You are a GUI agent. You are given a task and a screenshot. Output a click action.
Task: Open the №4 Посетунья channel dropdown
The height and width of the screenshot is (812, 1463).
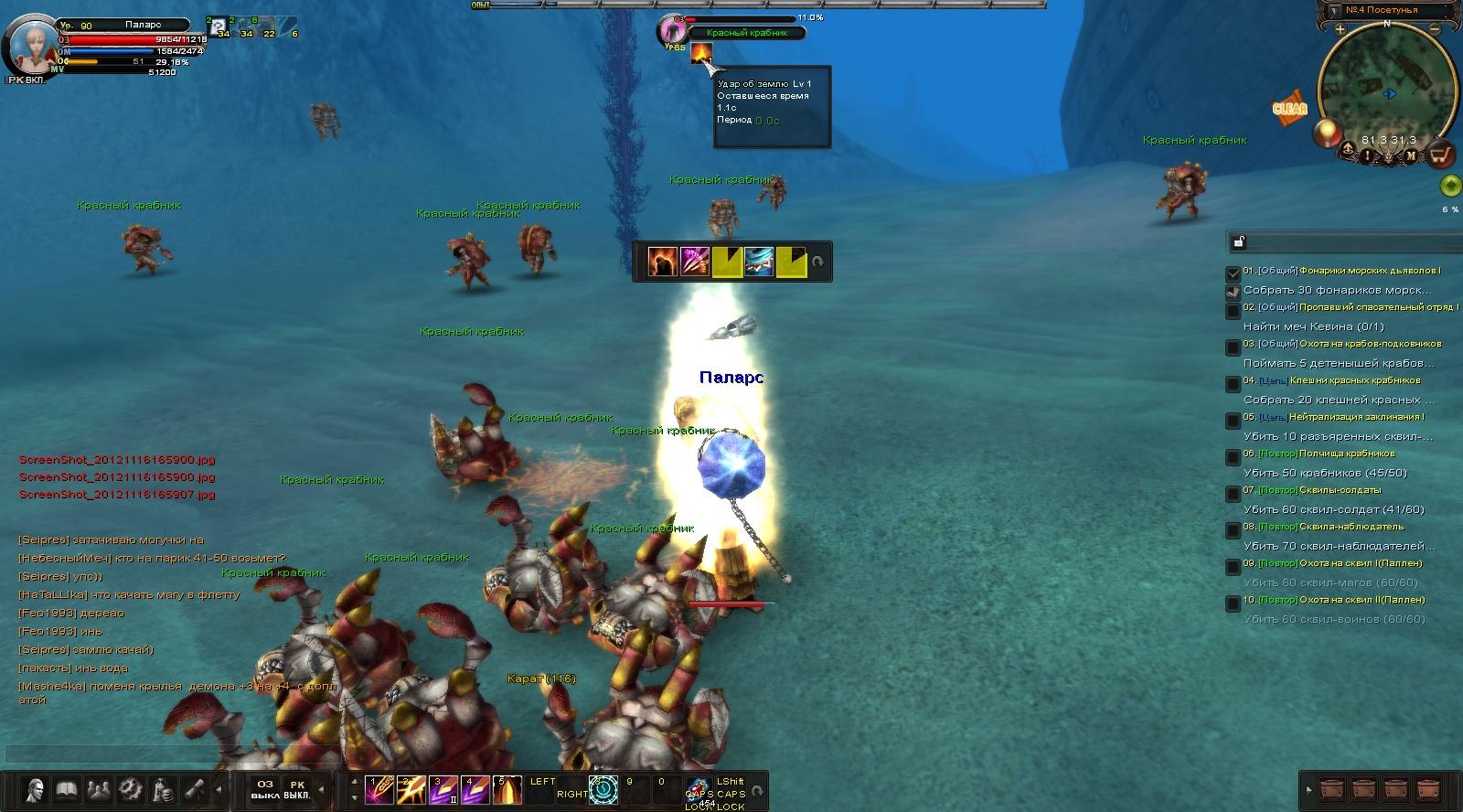click(x=1331, y=10)
